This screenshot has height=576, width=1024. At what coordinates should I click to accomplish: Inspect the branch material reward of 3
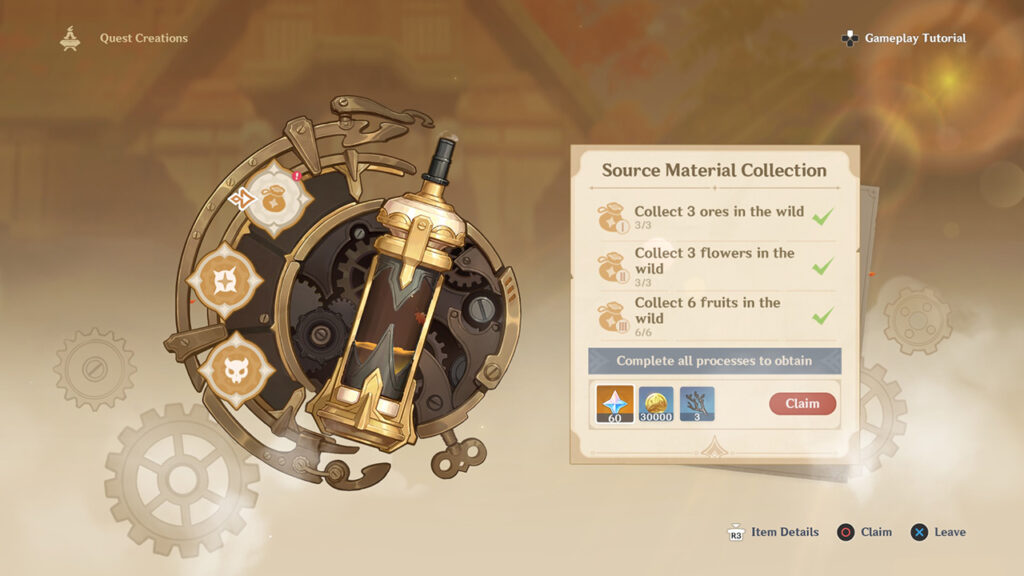697,403
